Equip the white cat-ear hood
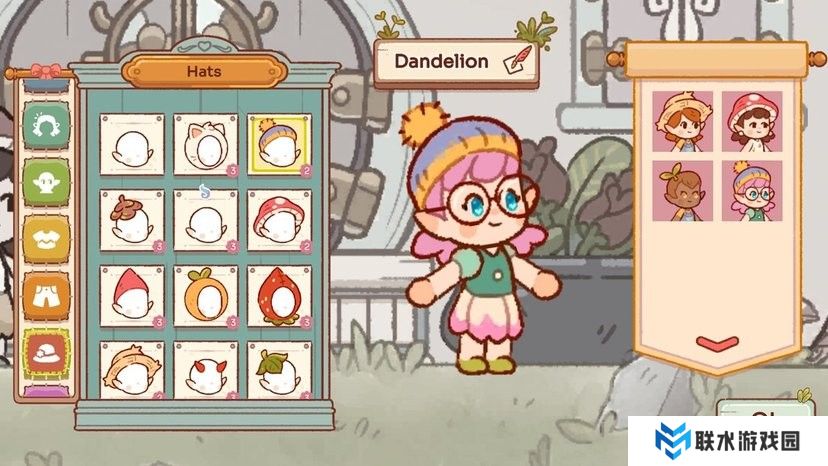Image resolution: width=828 pixels, height=466 pixels. (x=205, y=145)
